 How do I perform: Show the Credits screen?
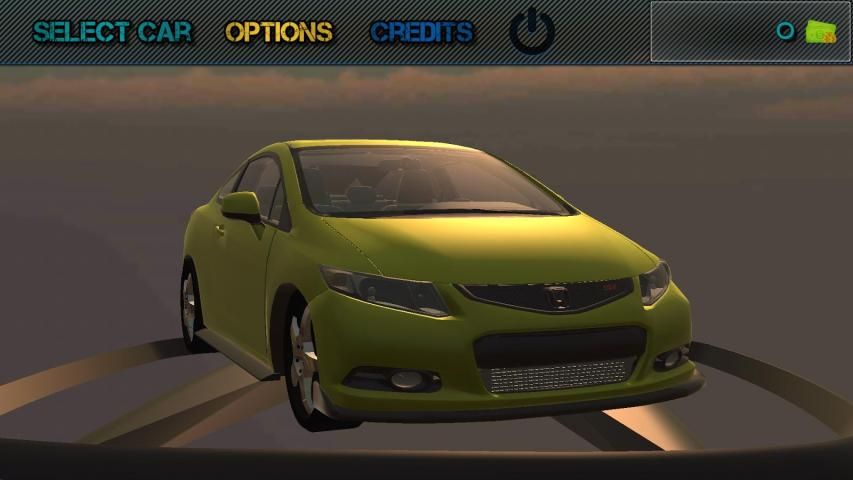click(x=421, y=31)
